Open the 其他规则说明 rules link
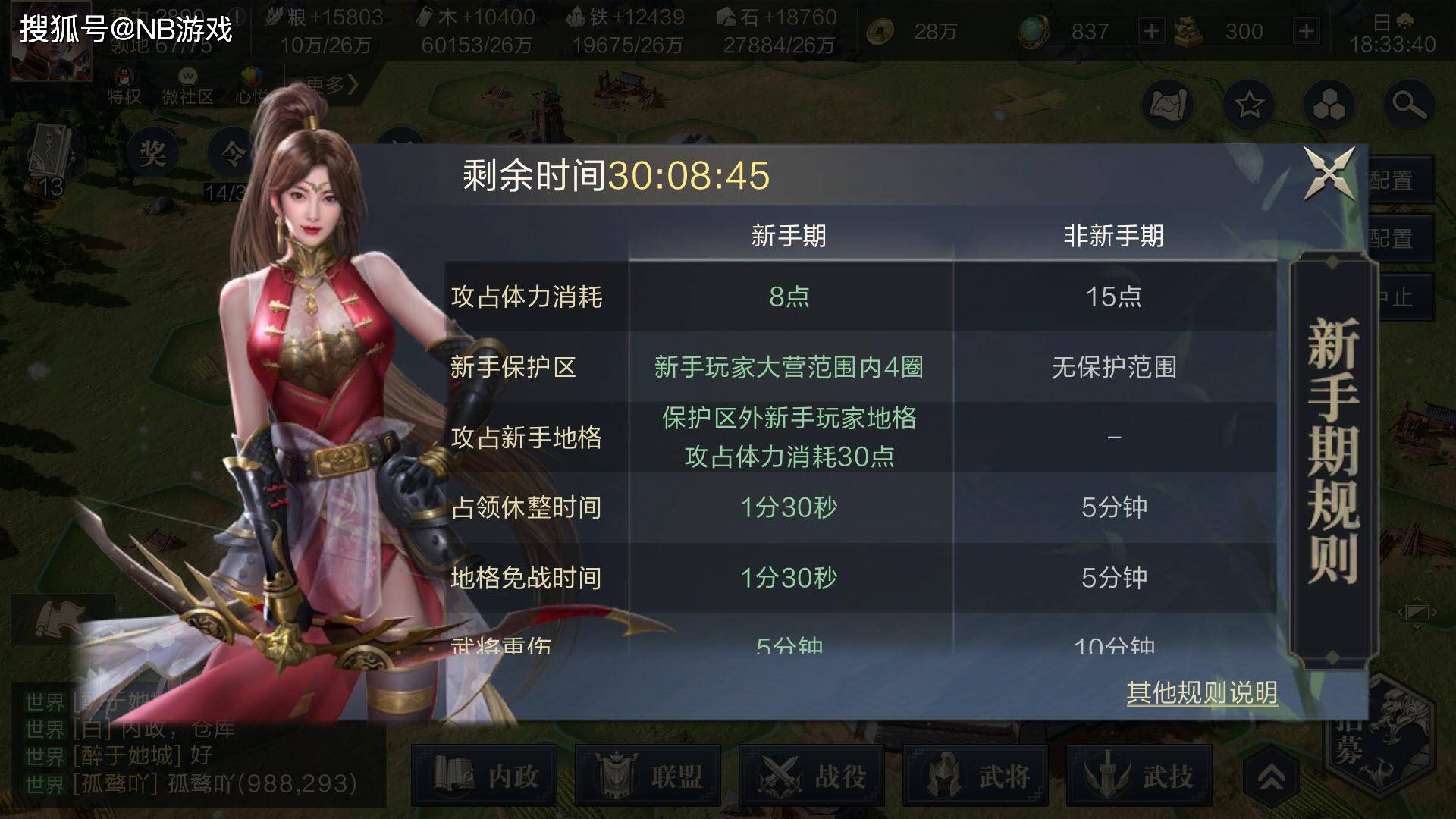The width and height of the screenshot is (1456, 819). tap(1201, 692)
